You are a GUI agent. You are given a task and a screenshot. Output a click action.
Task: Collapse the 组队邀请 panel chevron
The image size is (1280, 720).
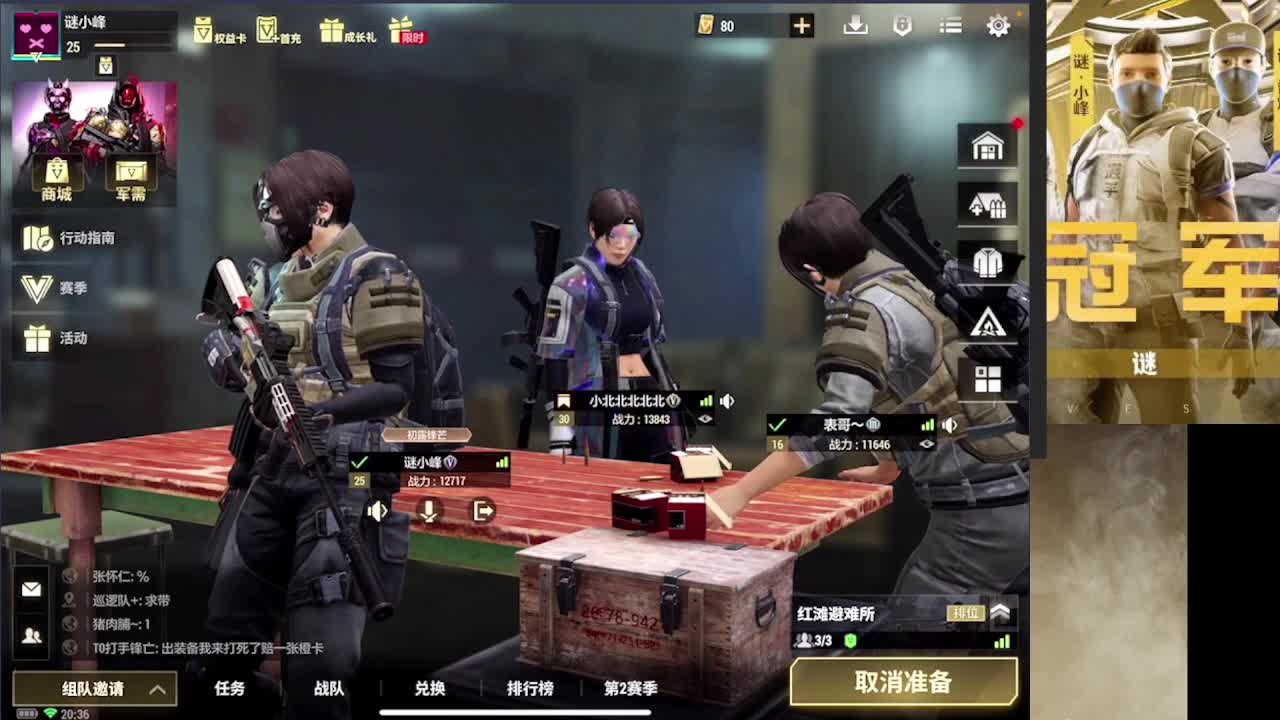156,688
